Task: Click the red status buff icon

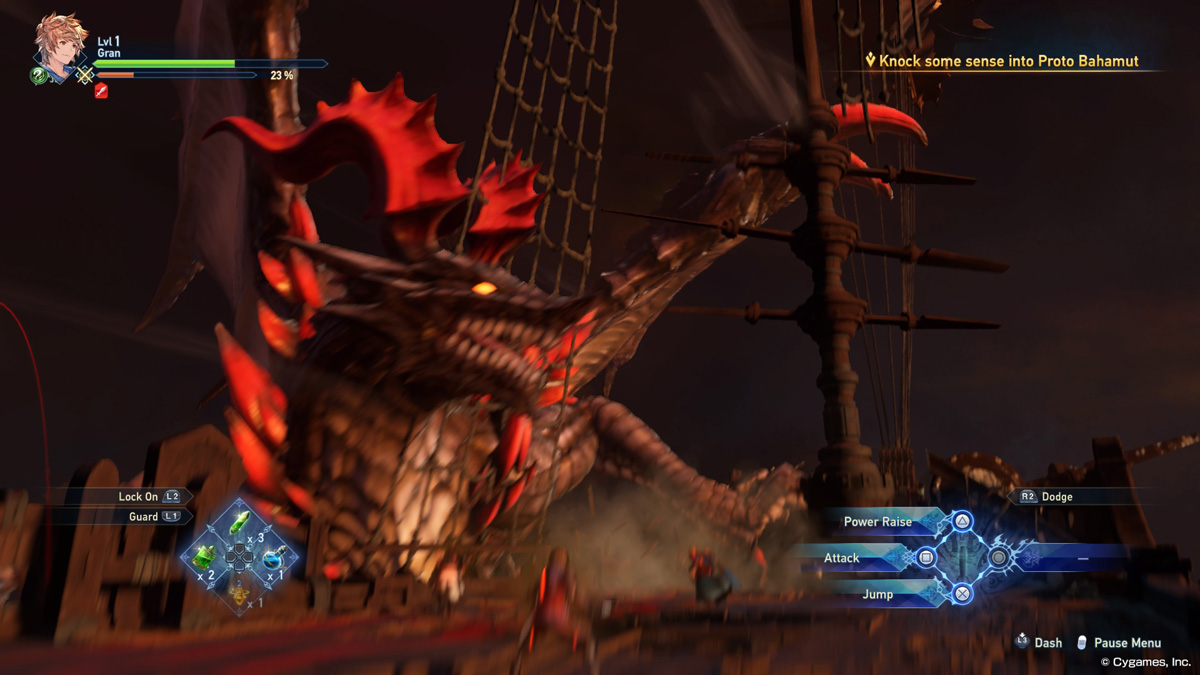Action: pos(101,91)
